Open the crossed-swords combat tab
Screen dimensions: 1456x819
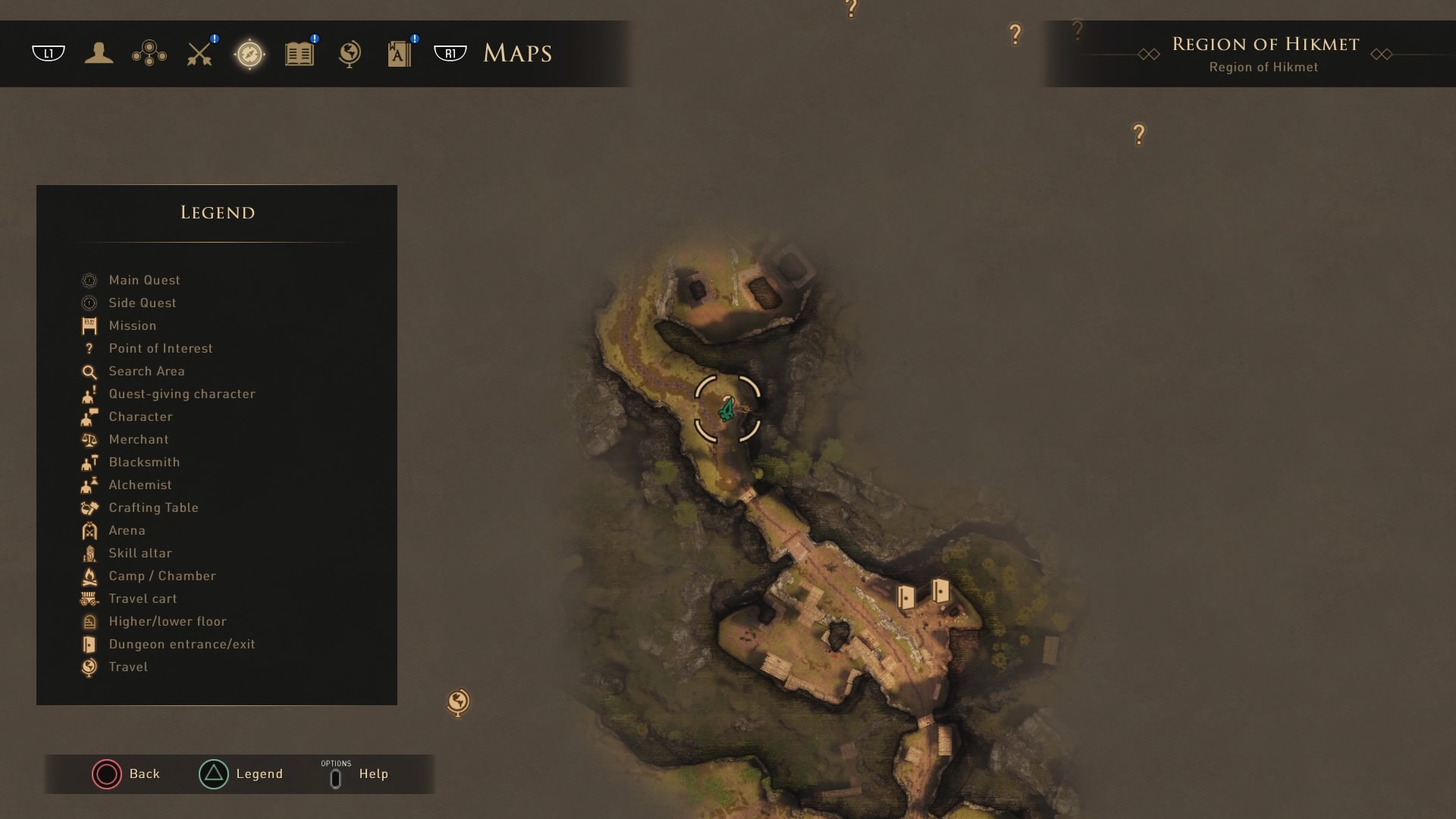199,53
